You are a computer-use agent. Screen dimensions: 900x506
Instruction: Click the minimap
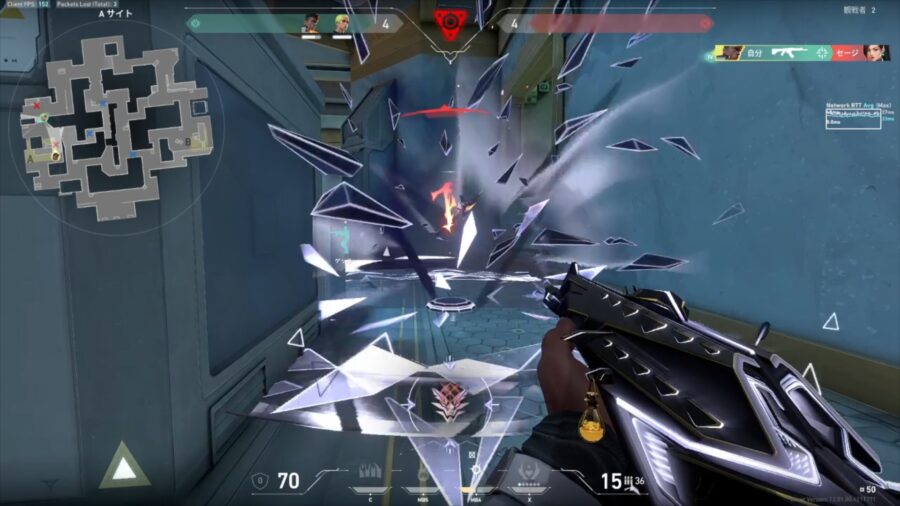116,124
